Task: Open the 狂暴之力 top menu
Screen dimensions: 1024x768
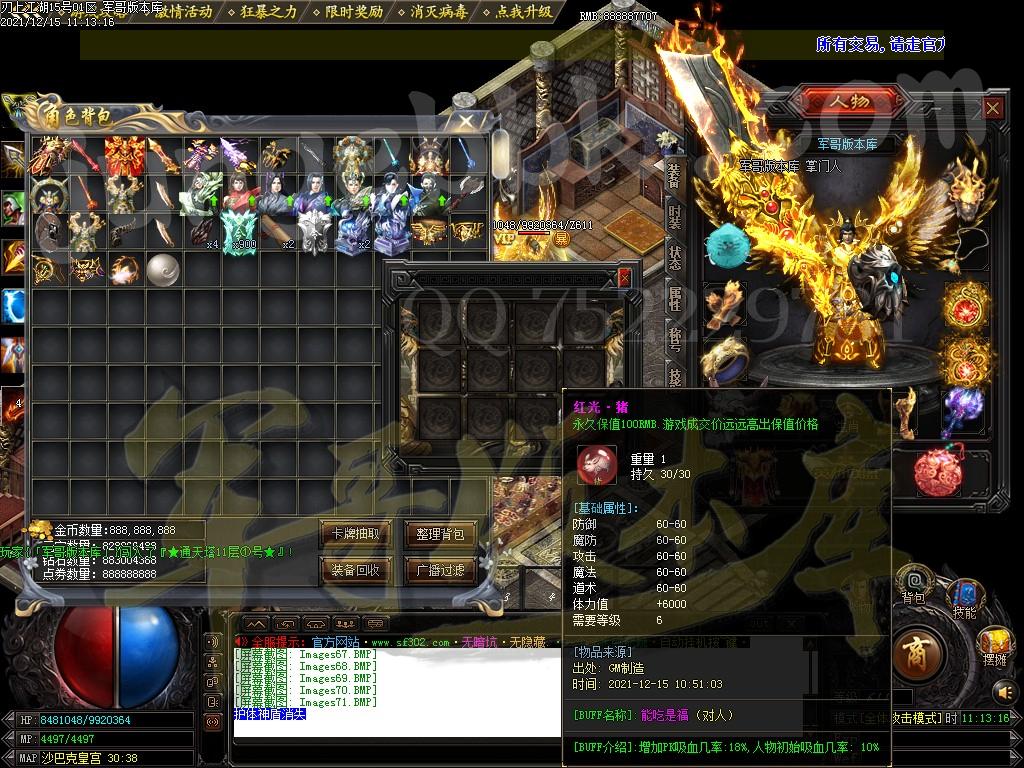Action: click(x=270, y=12)
